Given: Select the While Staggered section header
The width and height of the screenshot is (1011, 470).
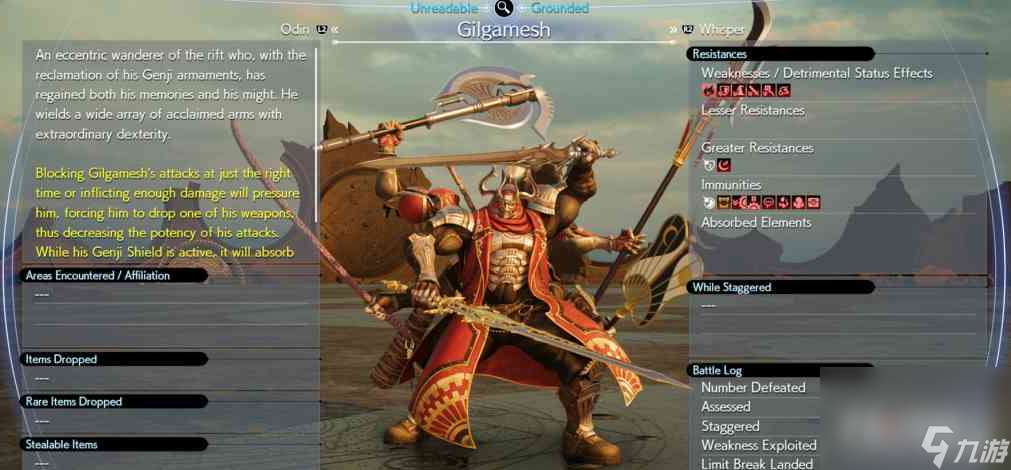Looking at the screenshot, I should (732, 287).
